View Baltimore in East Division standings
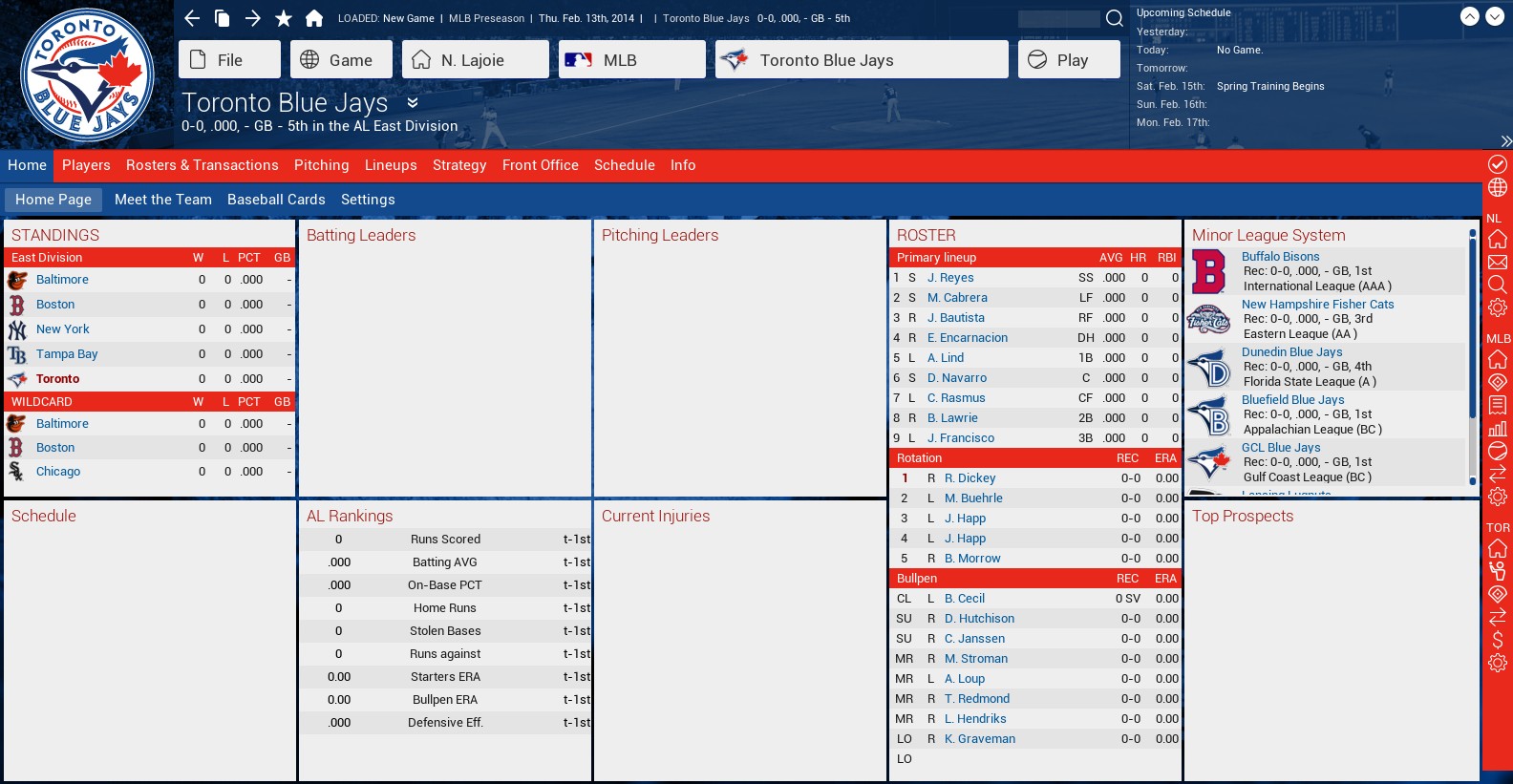This screenshot has height=784, width=1513. tap(62, 280)
